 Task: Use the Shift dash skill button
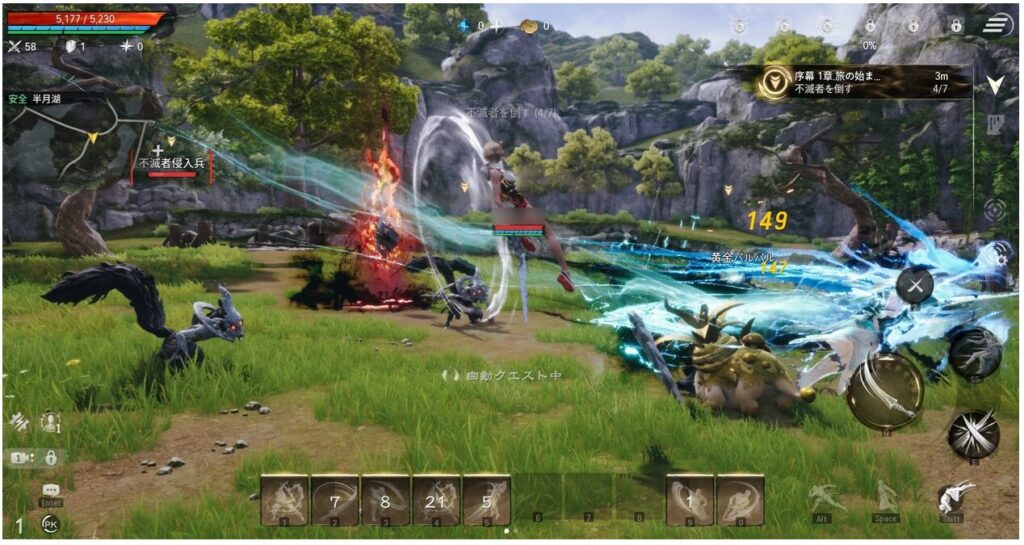click(957, 497)
